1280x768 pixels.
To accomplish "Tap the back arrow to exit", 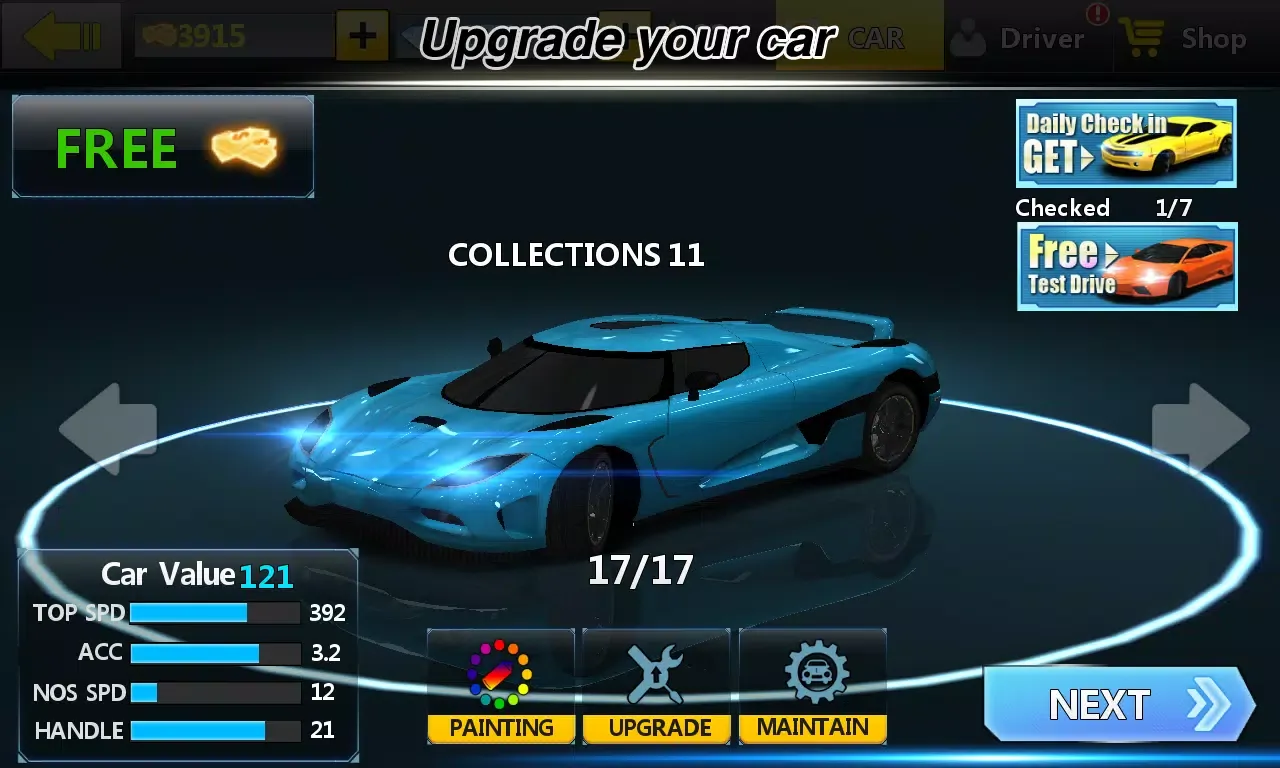I will 60,36.
